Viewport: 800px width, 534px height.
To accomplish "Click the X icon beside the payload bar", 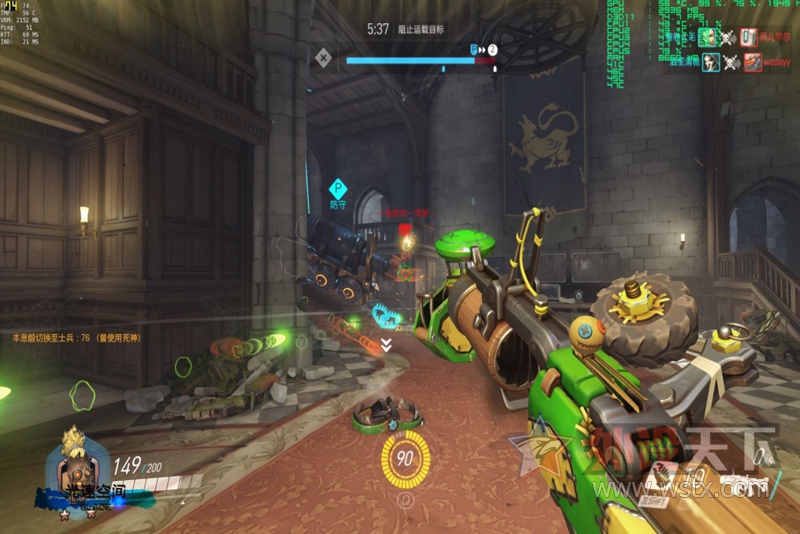I will click(x=322, y=57).
